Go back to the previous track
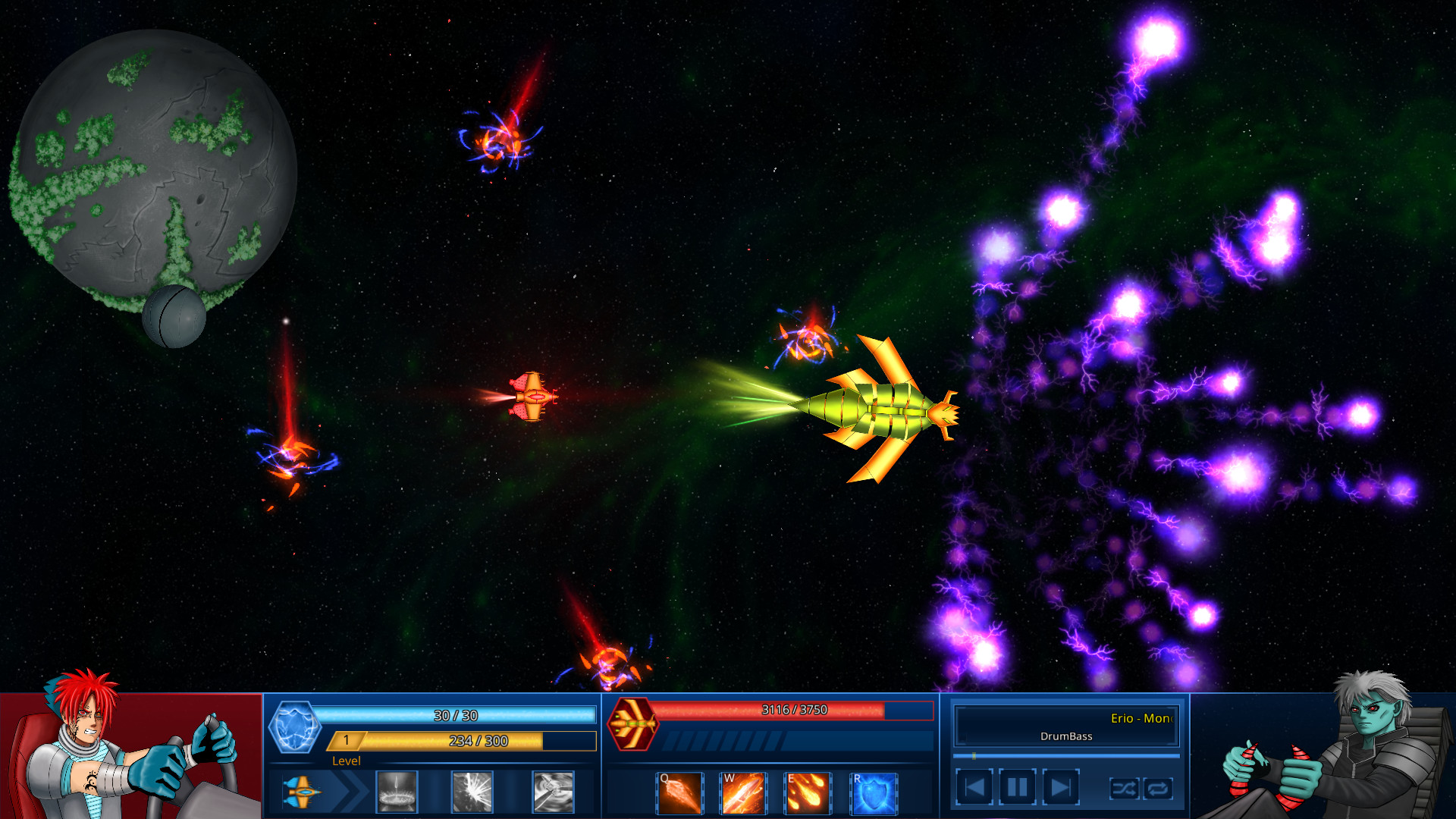The image size is (1456, 819). click(975, 787)
